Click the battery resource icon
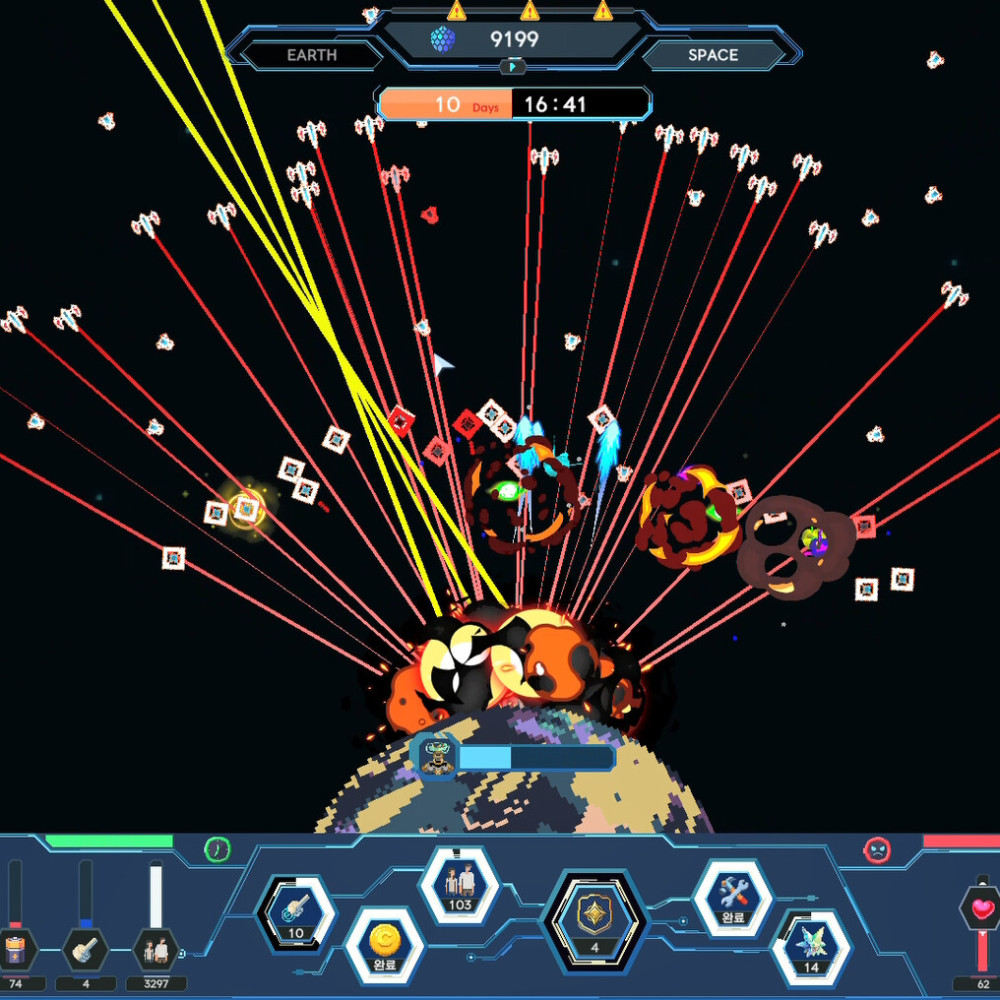1000x1000 pixels. coord(16,948)
